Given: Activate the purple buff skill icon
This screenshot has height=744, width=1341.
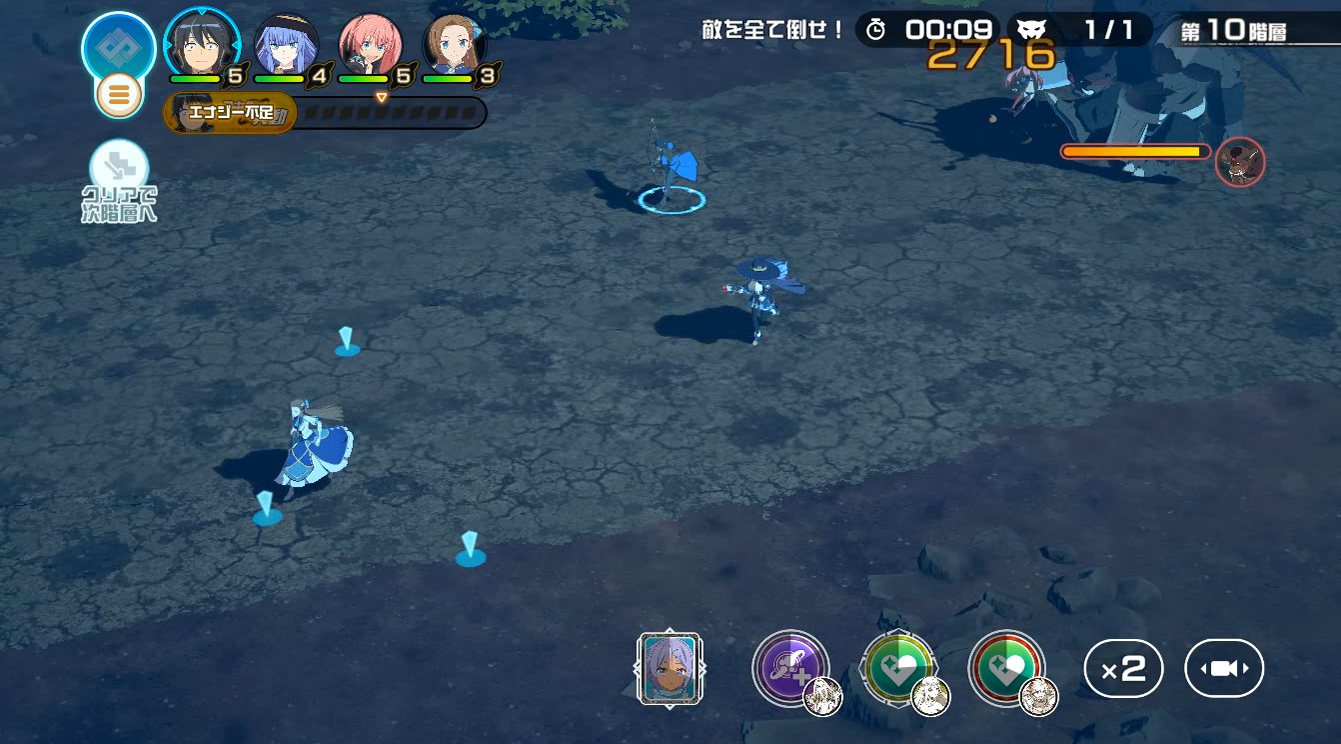Looking at the screenshot, I should pyautogui.click(x=790, y=667).
